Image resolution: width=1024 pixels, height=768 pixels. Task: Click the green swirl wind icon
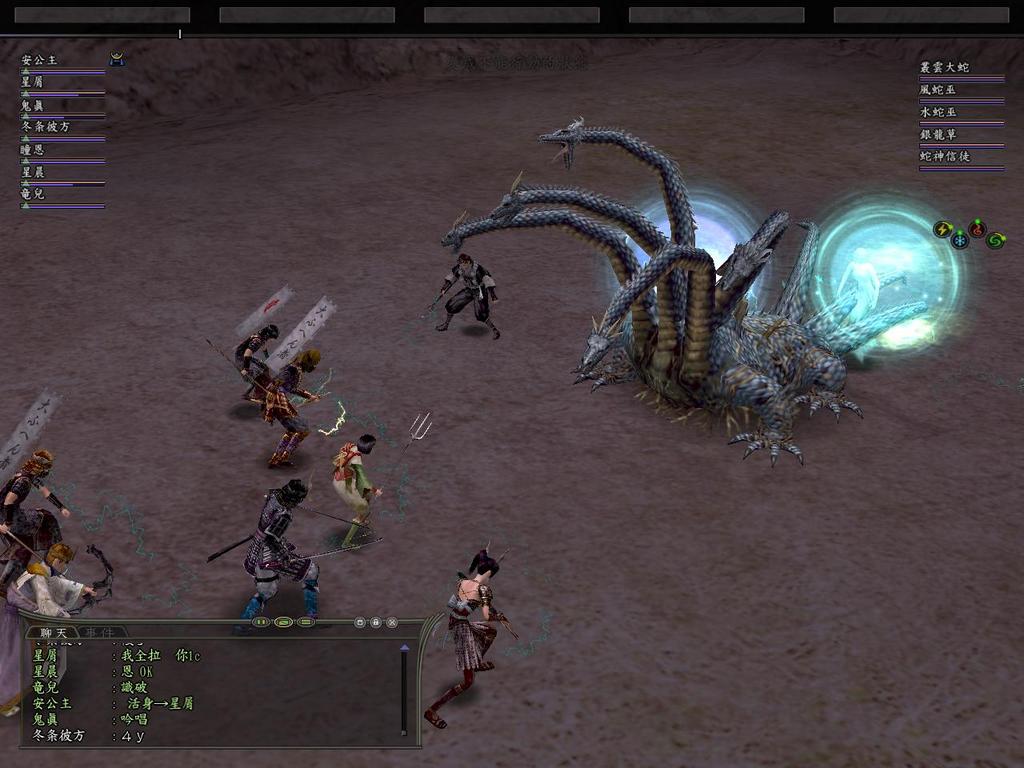(x=995, y=240)
